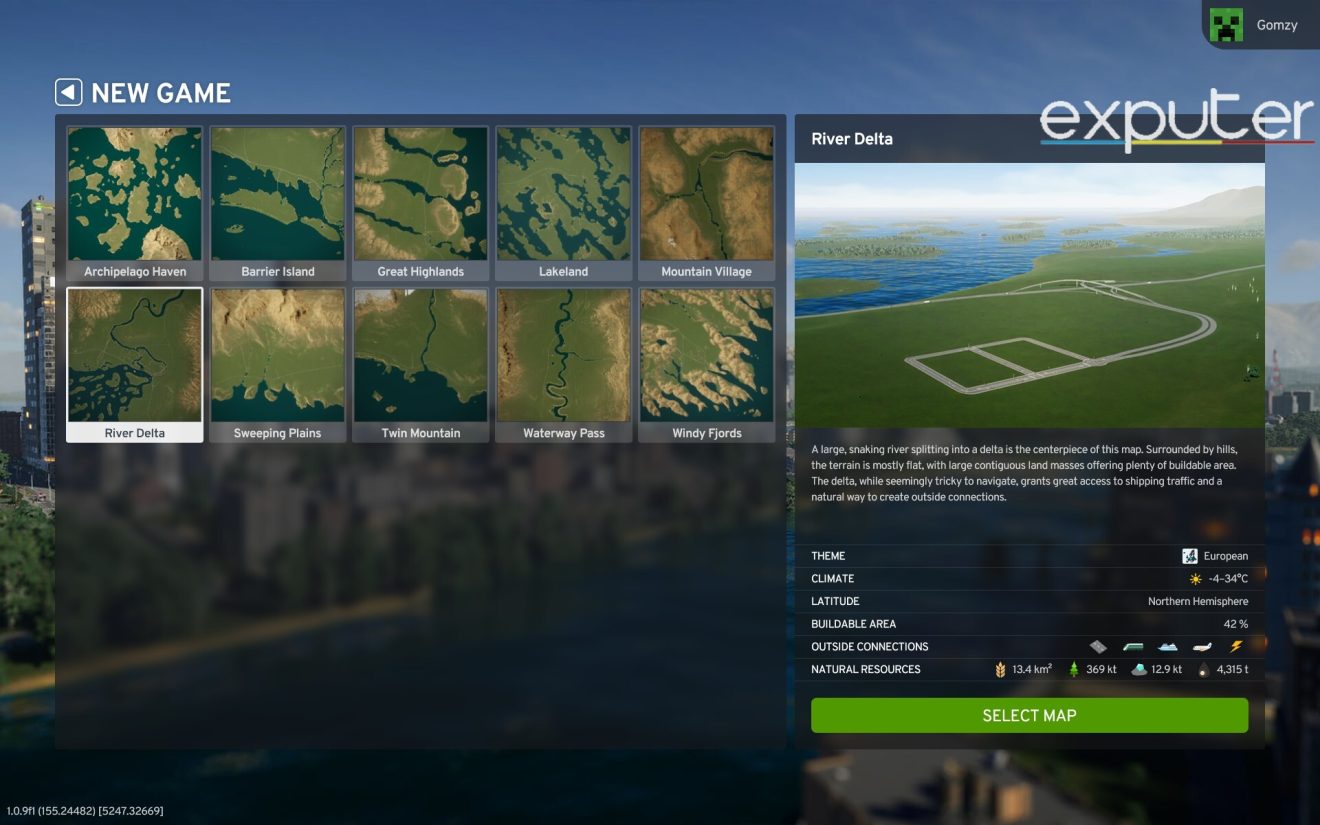Viewport: 1320px width, 825px height.
Task: Select the Waterway Pass map
Action: pos(563,356)
